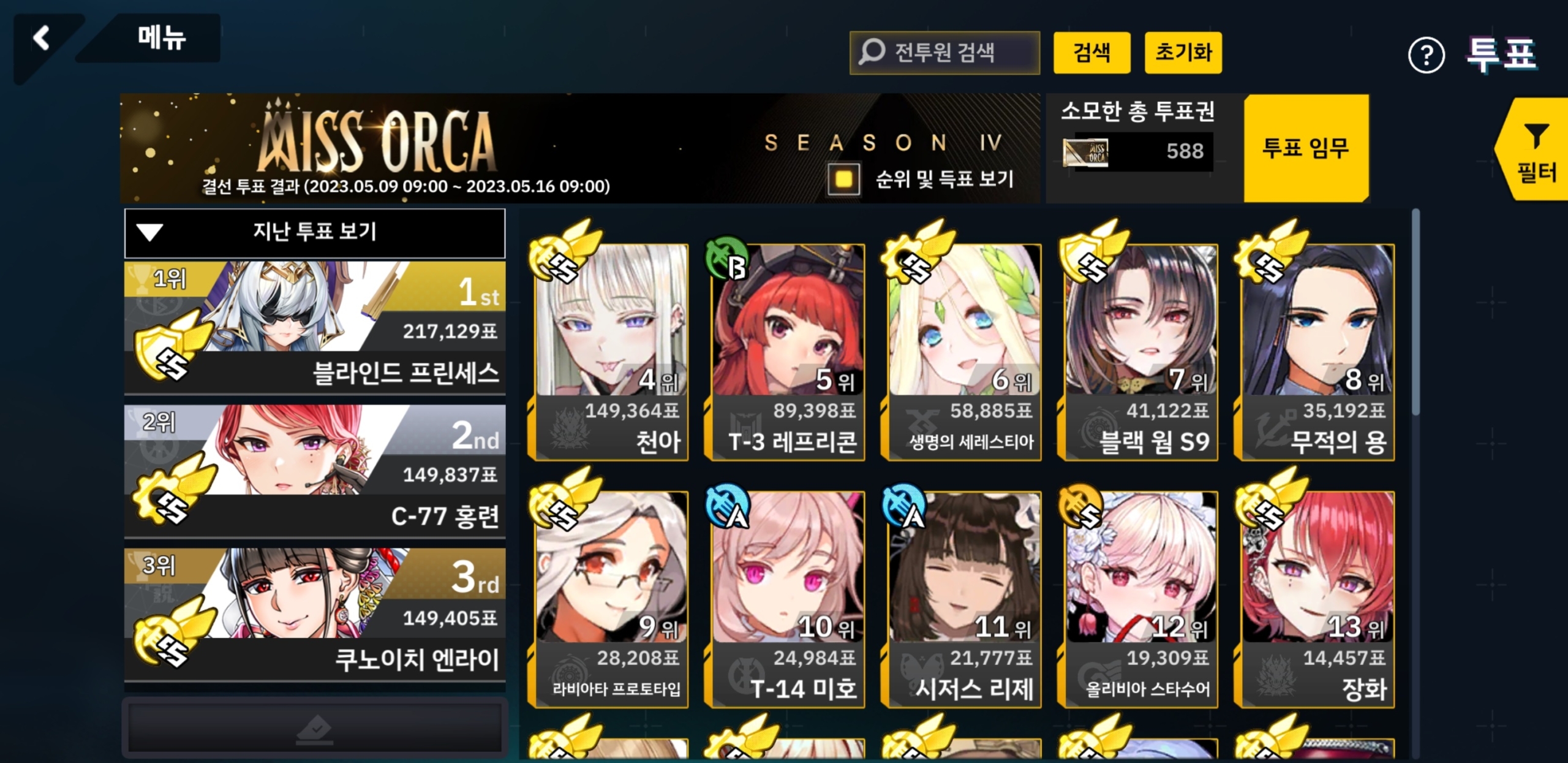The height and width of the screenshot is (763, 1568).
Task: Pick the 6위 생명의 세레스티아 card
Action: click(964, 352)
